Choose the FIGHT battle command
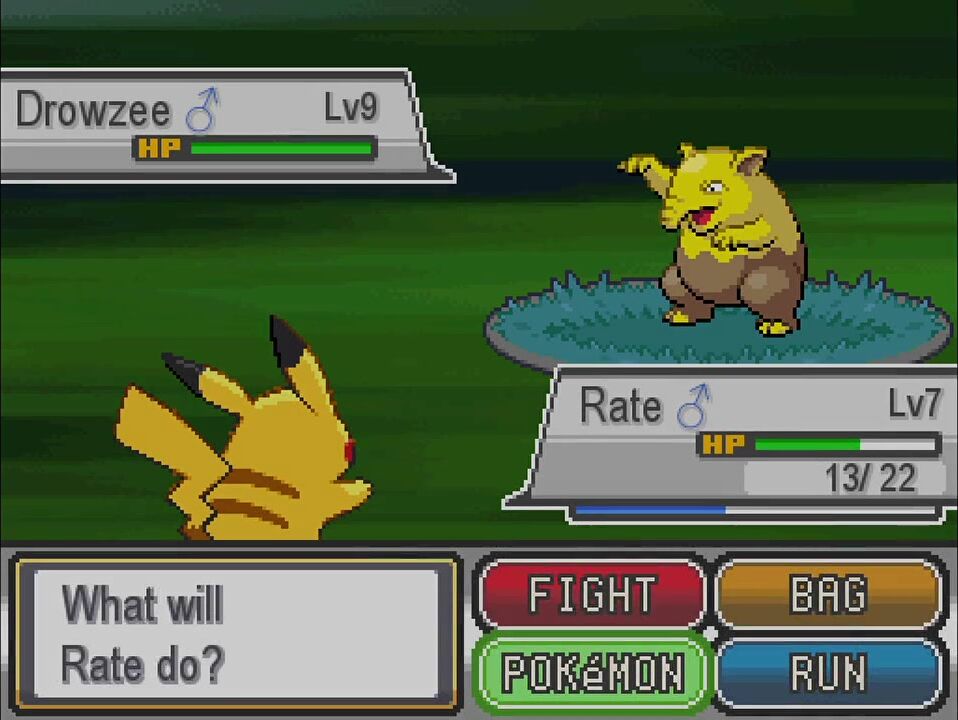Viewport: 958px width, 720px height. click(x=591, y=595)
